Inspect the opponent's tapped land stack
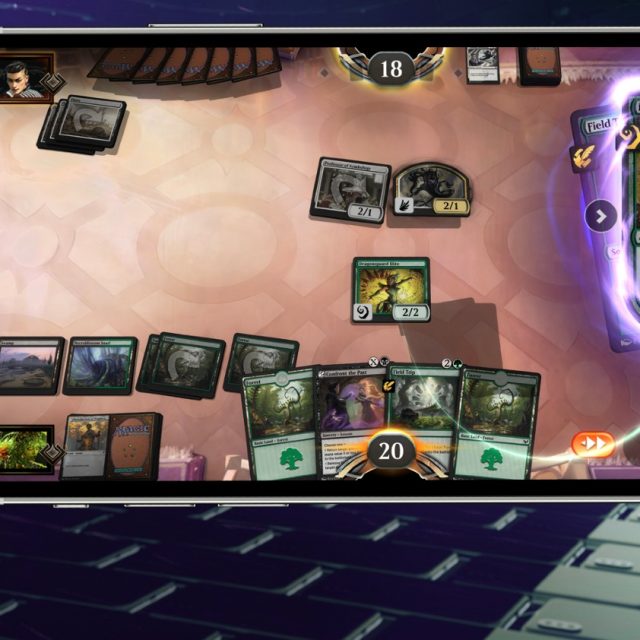 [x=83, y=124]
